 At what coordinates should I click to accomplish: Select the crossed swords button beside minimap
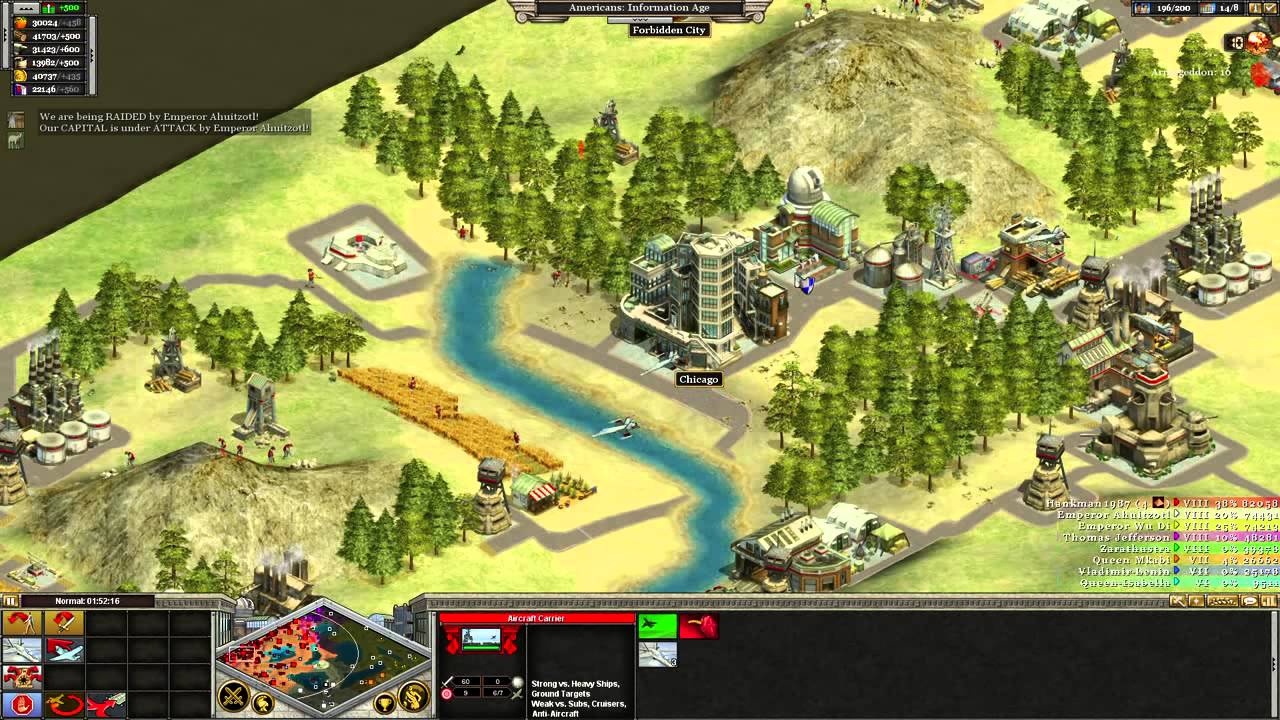[234, 696]
